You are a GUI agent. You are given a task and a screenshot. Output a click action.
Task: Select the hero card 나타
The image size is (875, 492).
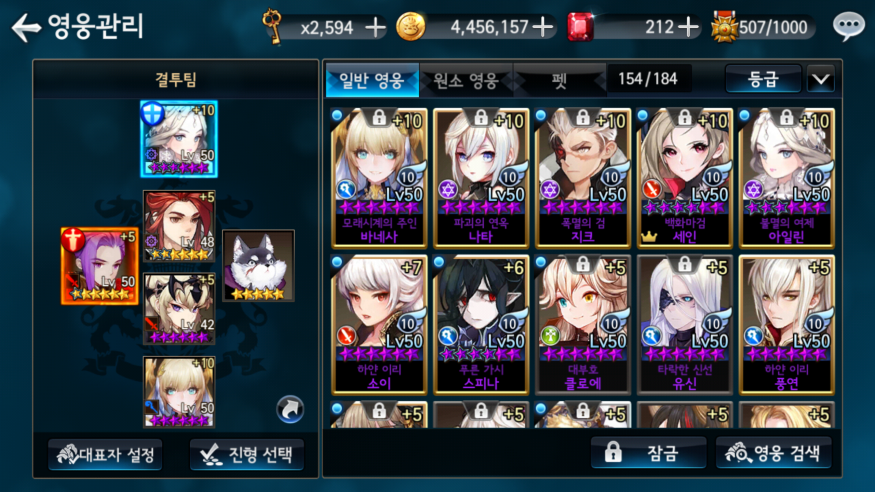click(482, 178)
